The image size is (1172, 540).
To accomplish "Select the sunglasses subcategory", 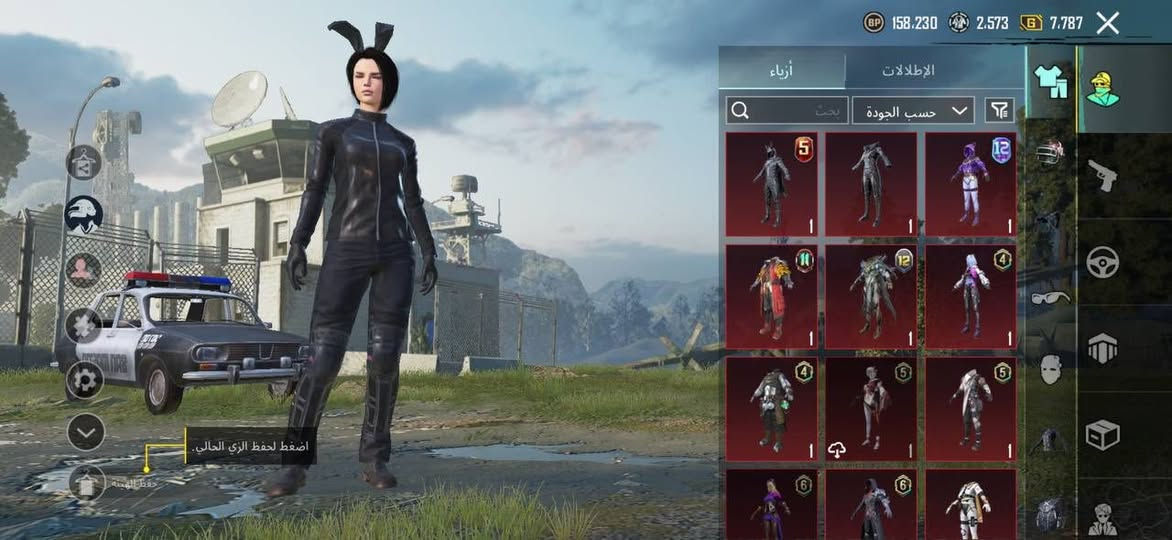I will point(1049,297).
